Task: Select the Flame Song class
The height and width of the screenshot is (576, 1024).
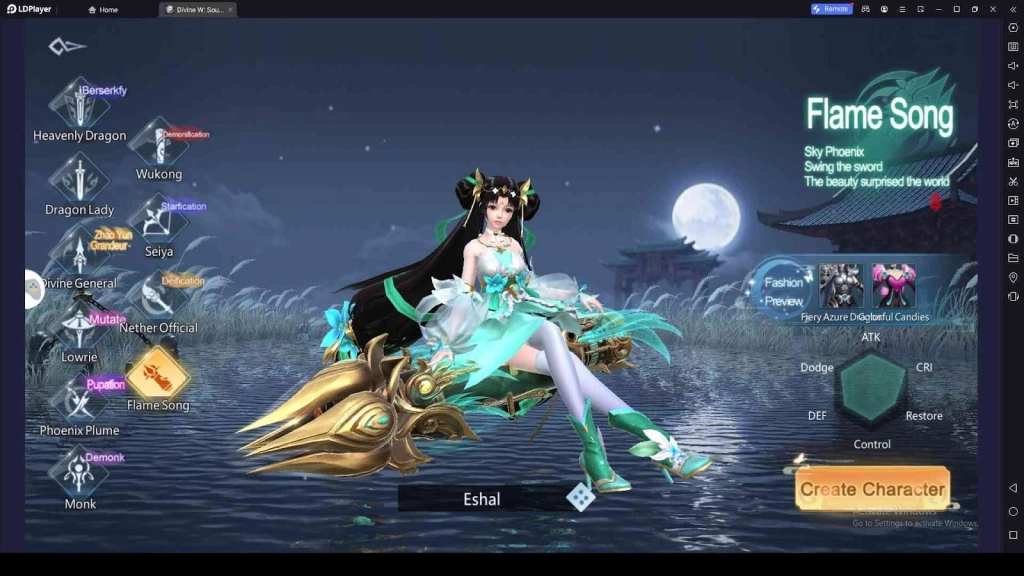Action: (x=158, y=374)
